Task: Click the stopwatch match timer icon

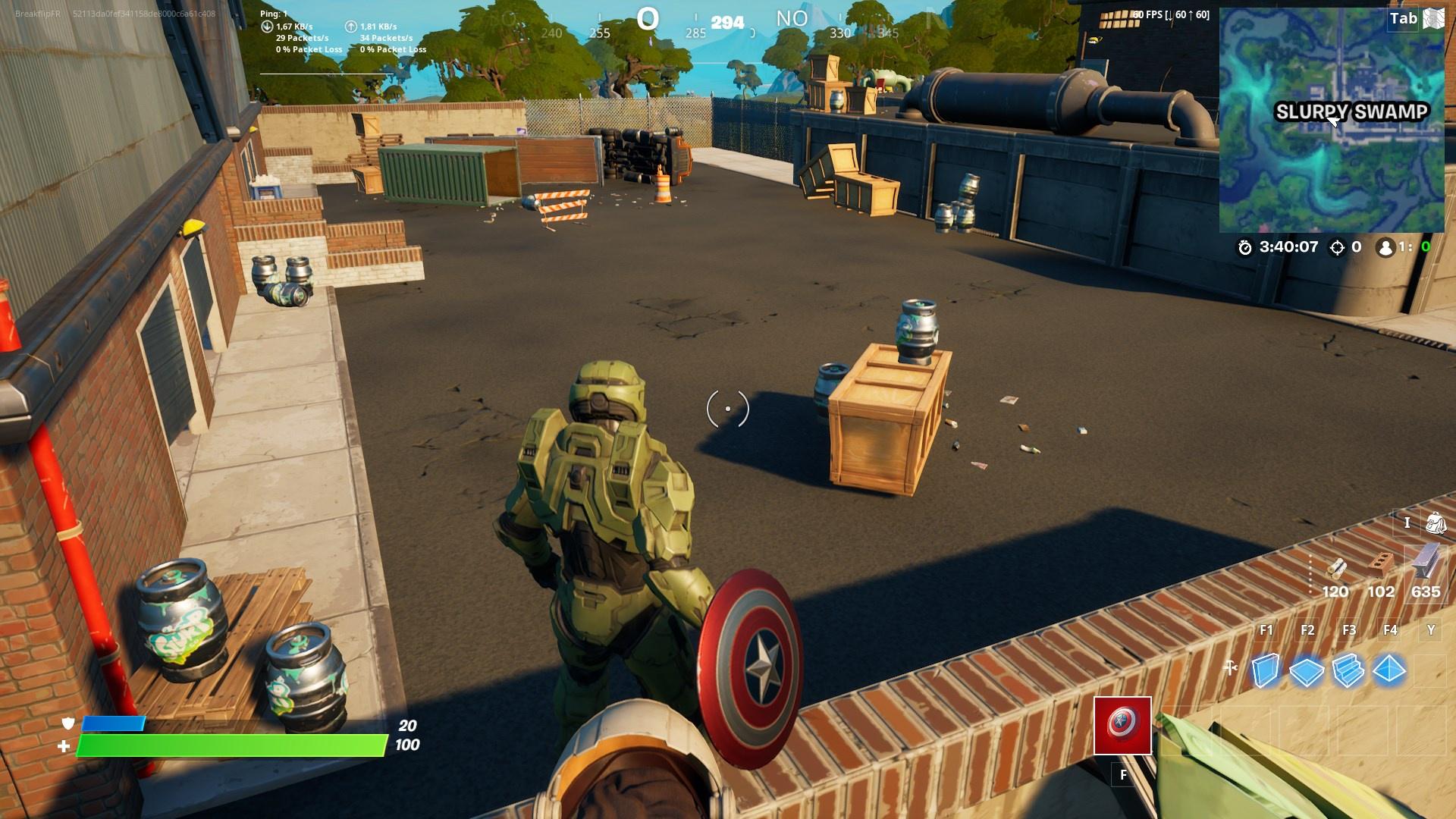Action: pyautogui.click(x=1245, y=246)
